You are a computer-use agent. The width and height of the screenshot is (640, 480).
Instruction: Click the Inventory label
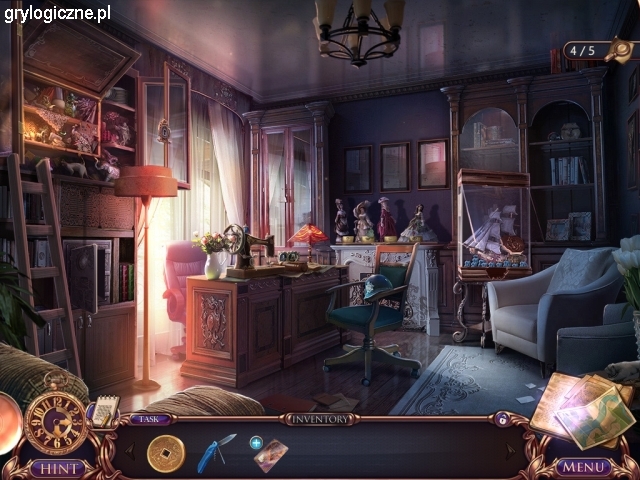pos(319,419)
